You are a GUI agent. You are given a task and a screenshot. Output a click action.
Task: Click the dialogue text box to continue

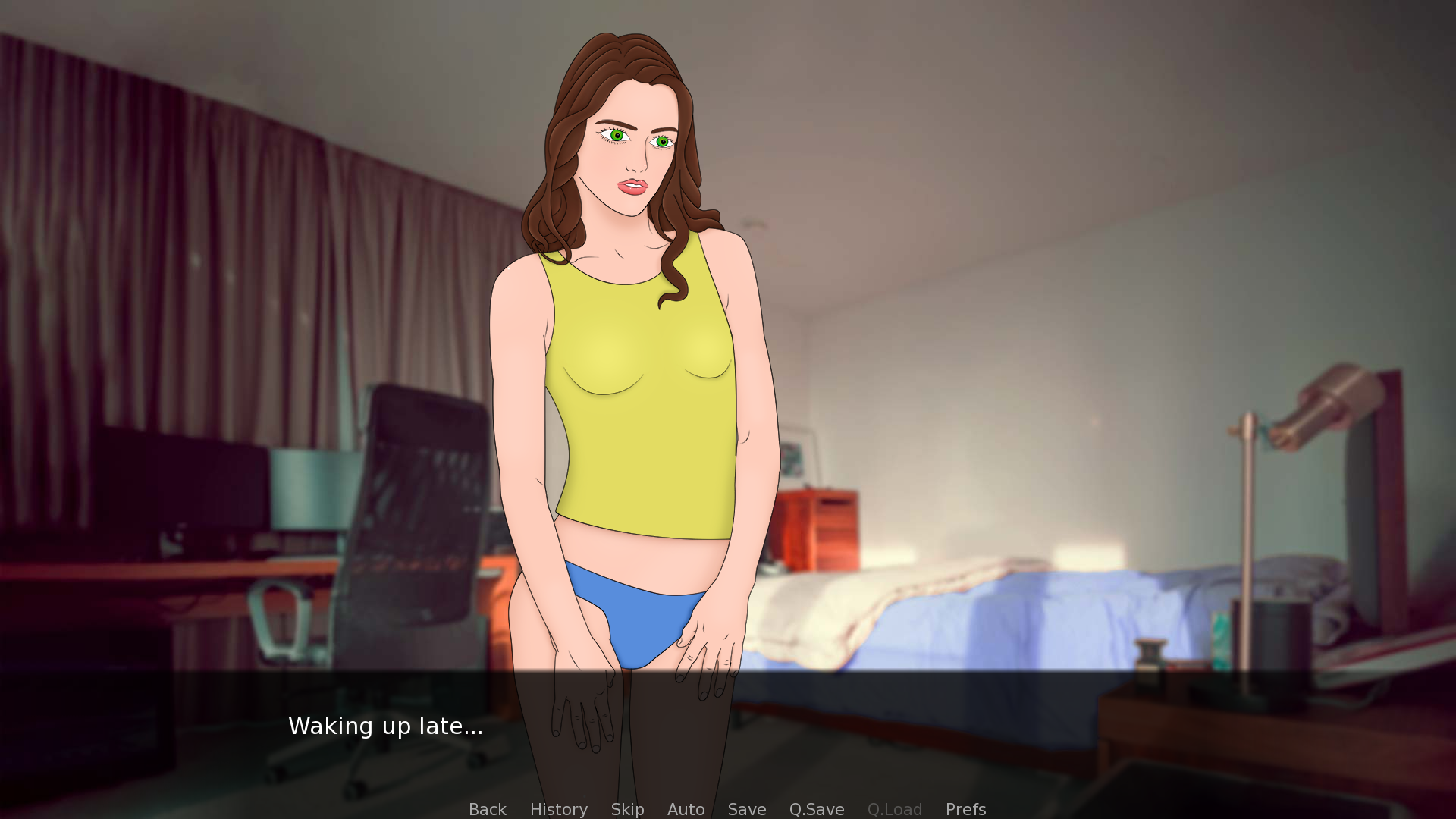click(x=728, y=728)
